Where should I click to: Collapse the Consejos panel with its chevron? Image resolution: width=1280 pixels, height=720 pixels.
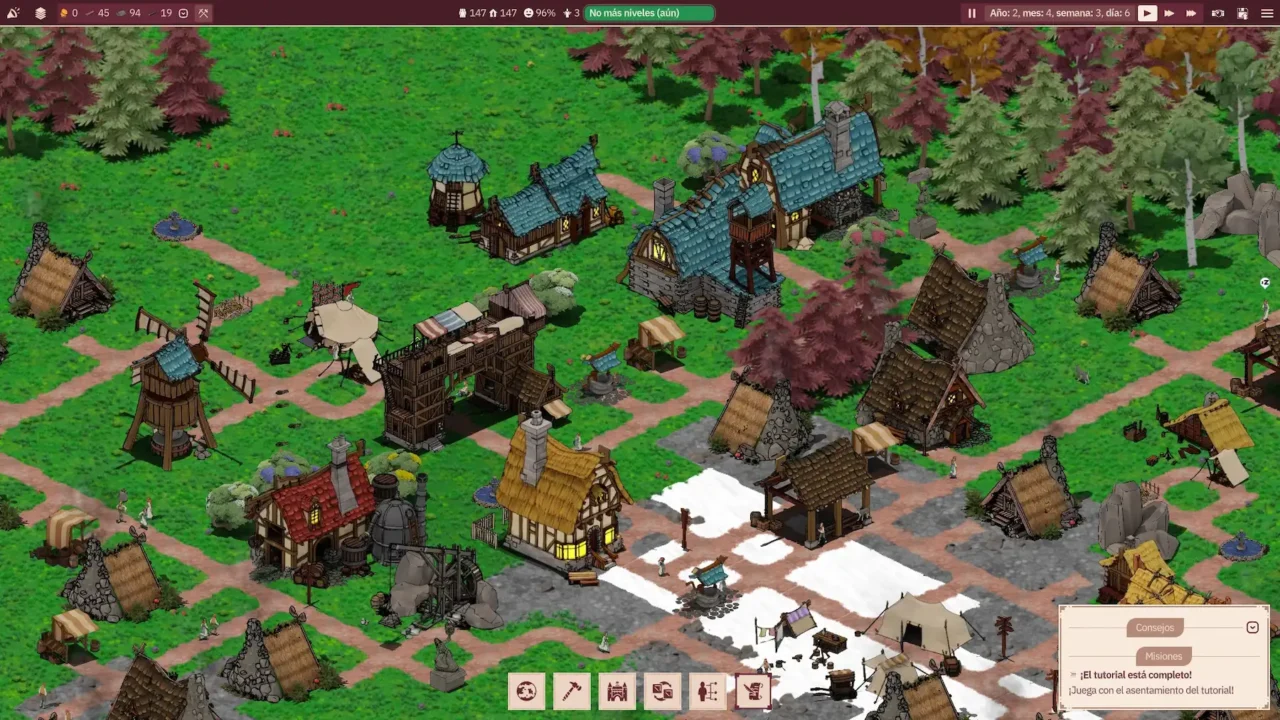1252,627
